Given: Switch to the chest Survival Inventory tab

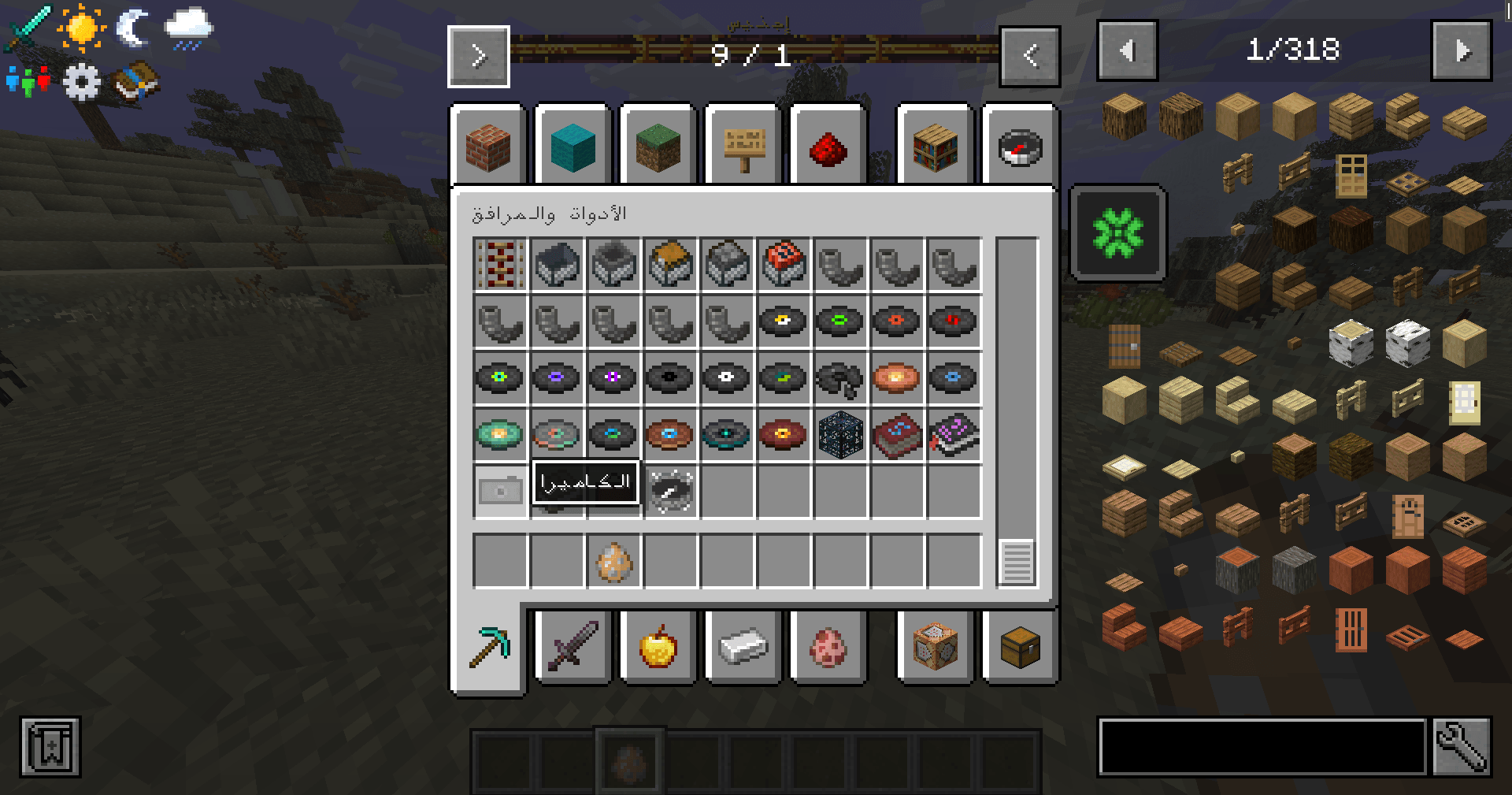Looking at the screenshot, I should tap(1020, 646).
